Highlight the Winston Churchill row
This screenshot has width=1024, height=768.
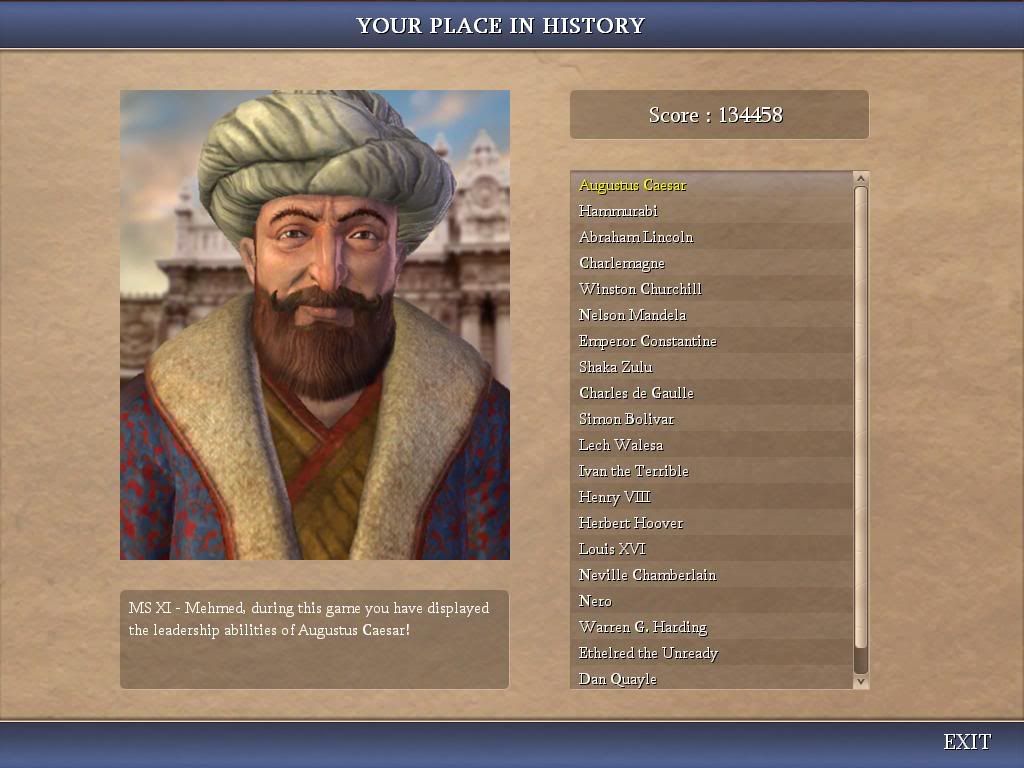(x=640, y=289)
